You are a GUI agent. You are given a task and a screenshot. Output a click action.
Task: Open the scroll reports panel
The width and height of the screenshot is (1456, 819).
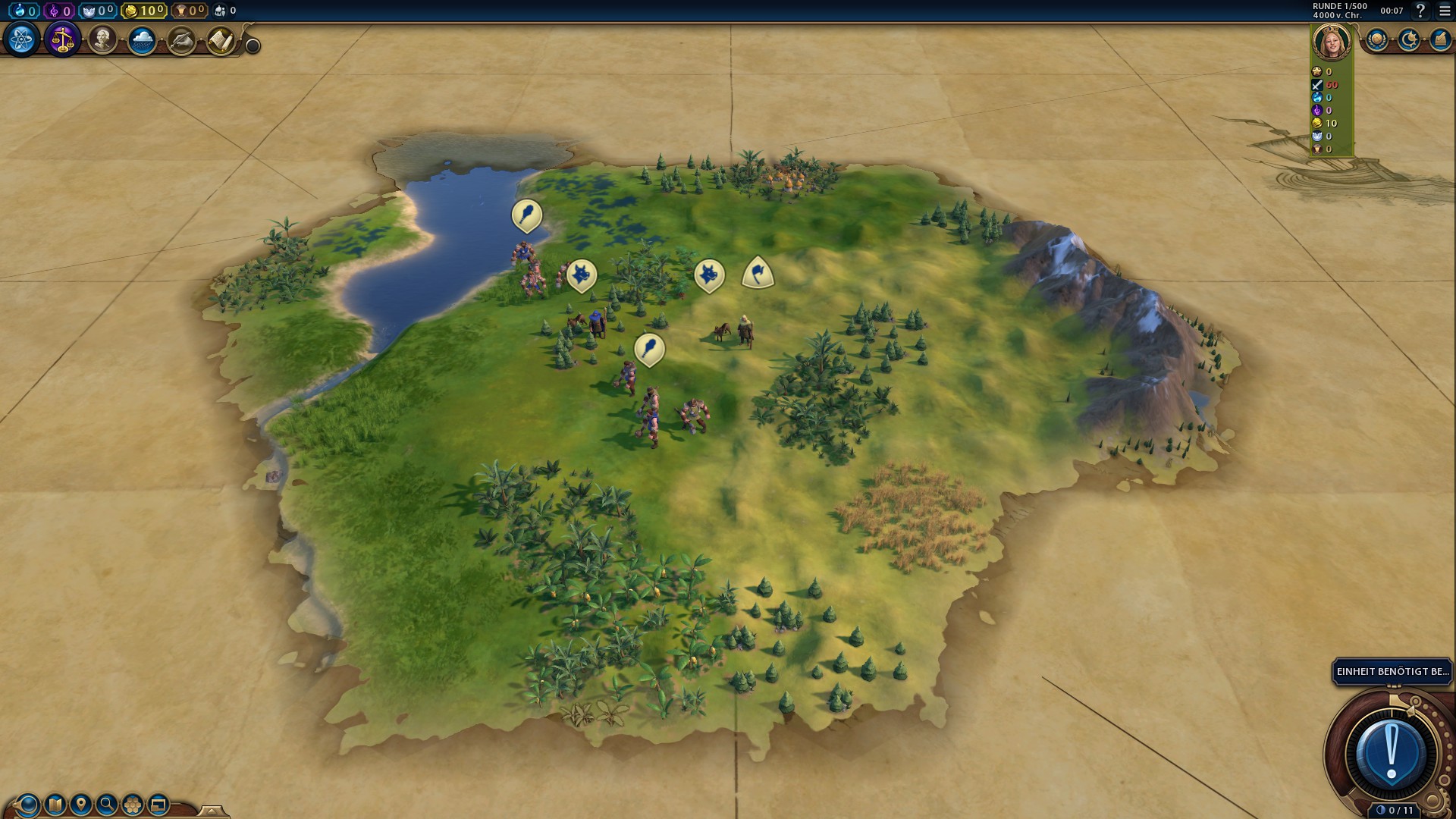tap(221, 40)
